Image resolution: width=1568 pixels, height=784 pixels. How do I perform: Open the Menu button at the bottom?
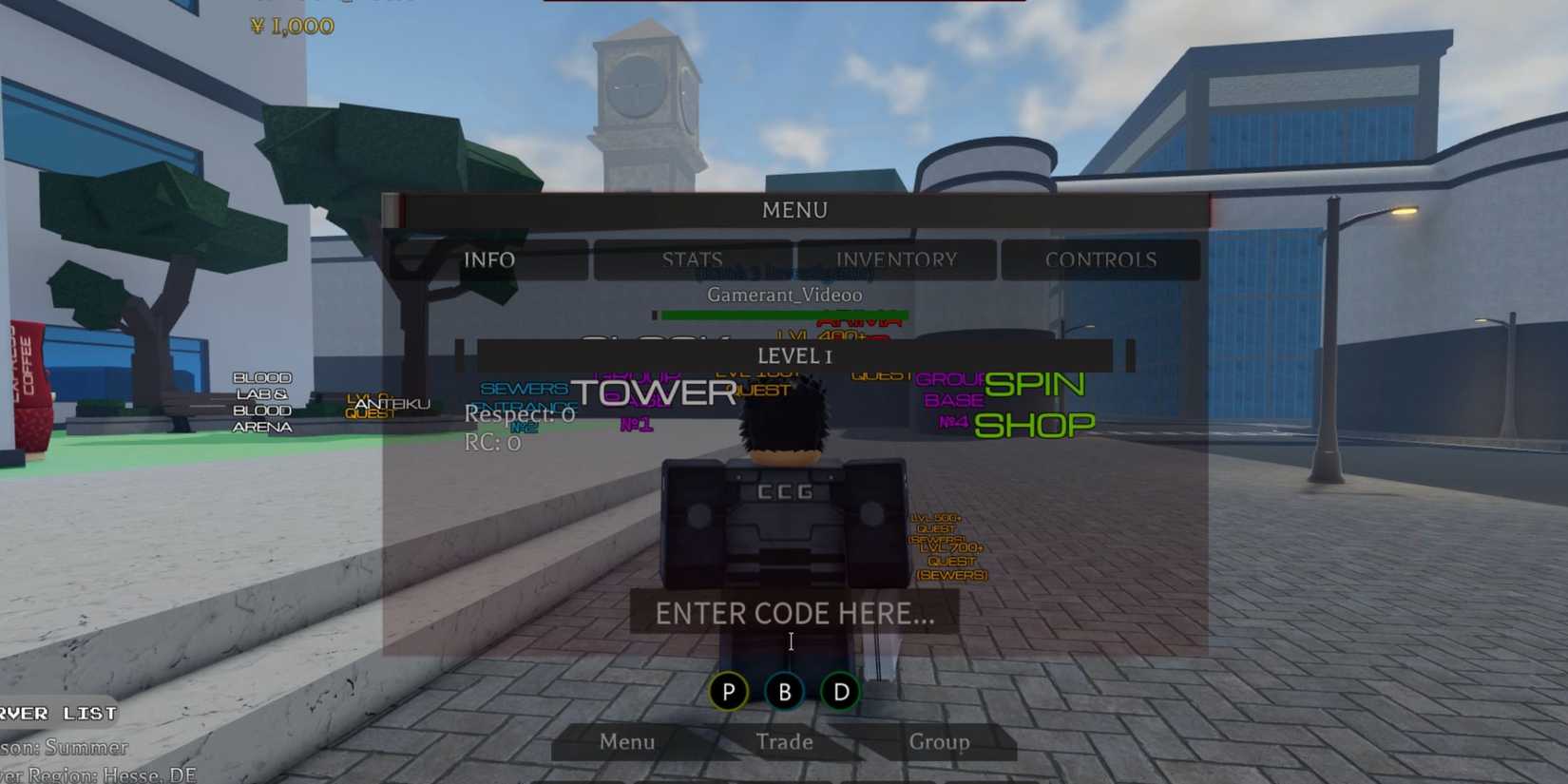627,742
